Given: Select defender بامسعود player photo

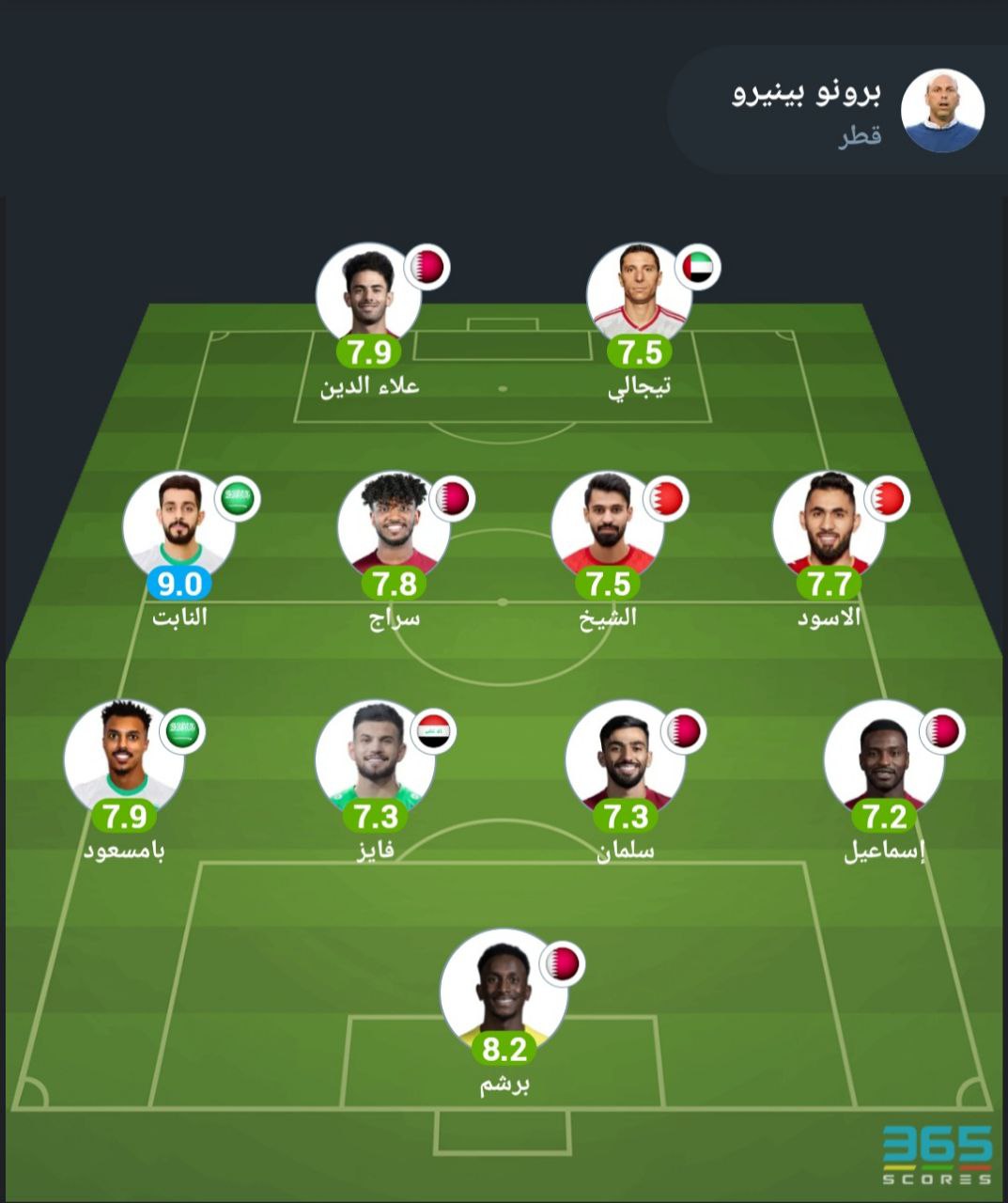Looking at the screenshot, I should 123,754.
